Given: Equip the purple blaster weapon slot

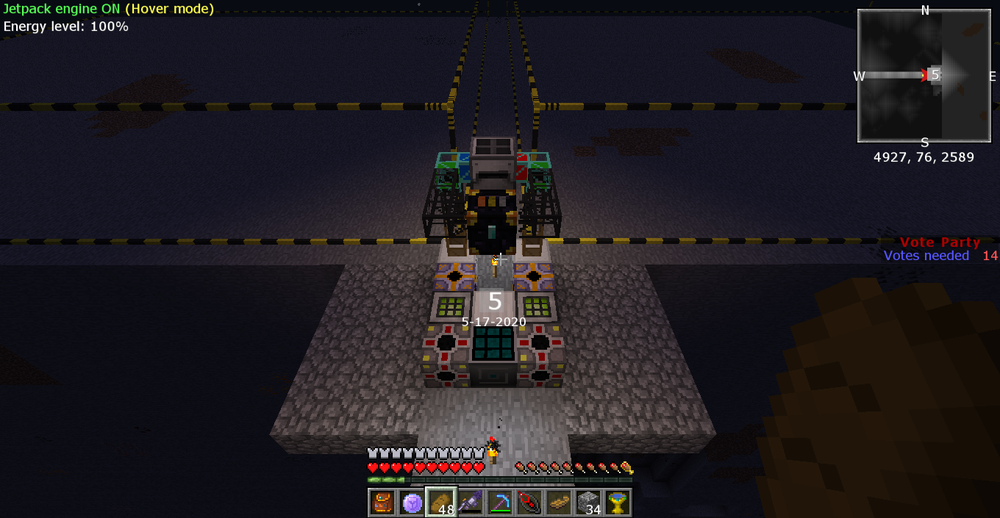Looking at the screenshot, I should click(471, 502).
